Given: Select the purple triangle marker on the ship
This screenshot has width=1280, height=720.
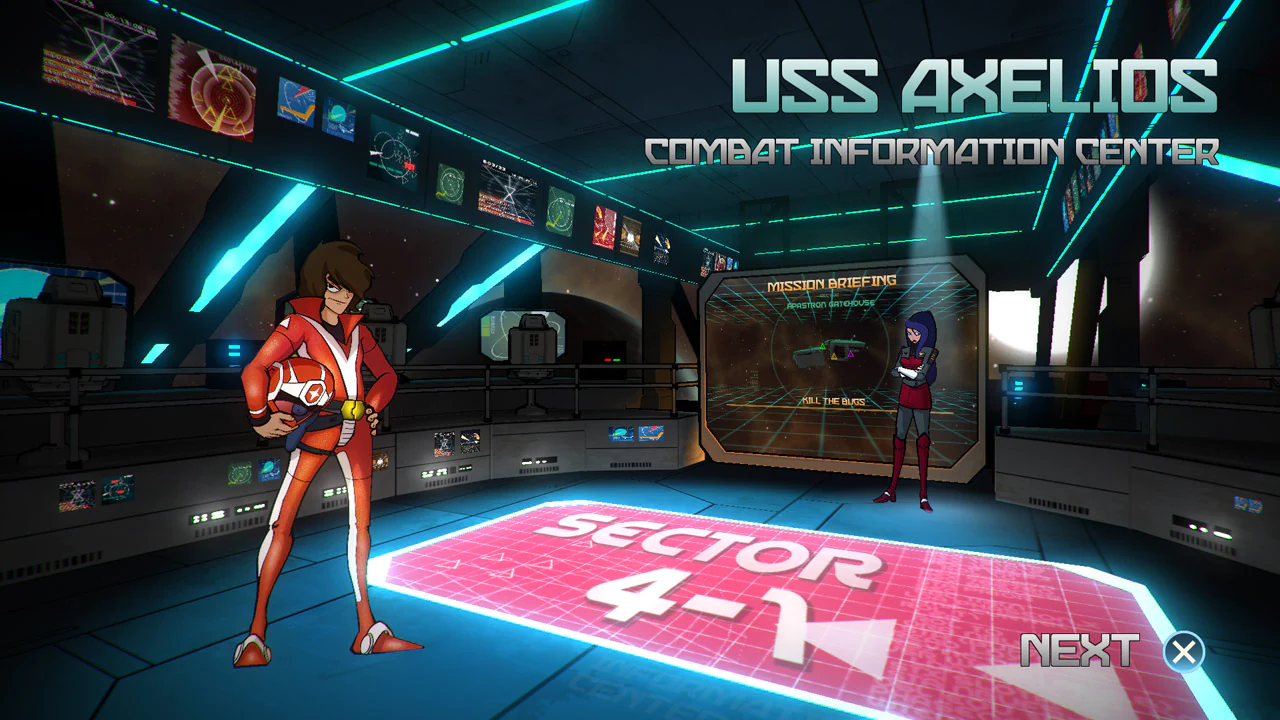Looking at the screenshot, I should [851, 353].
